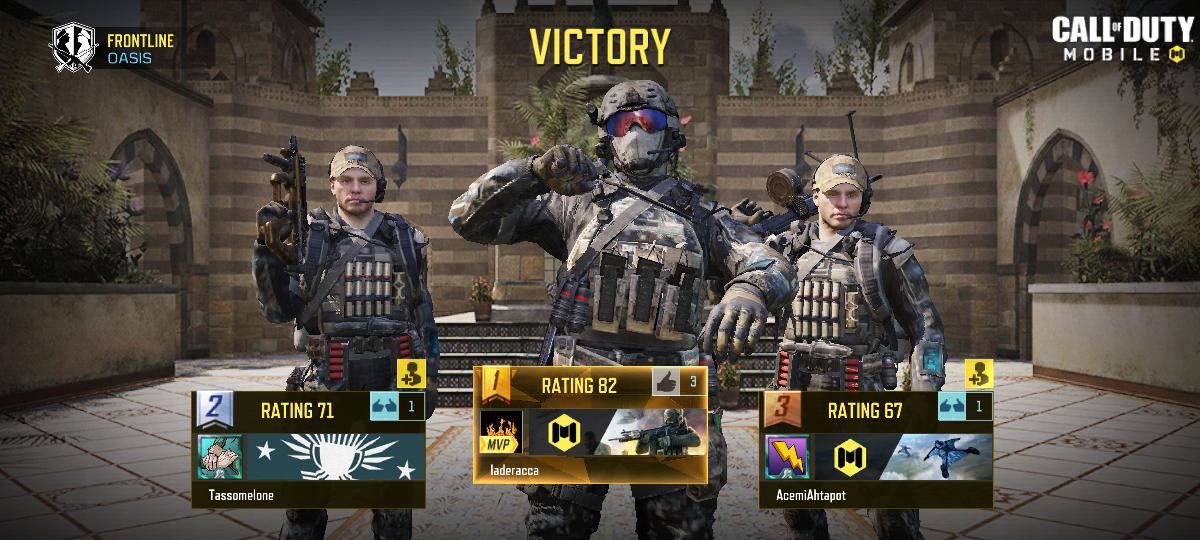Add AcemiAhtapot as a friend
This screenshot has width=1200, height=540.
point(978,374)
